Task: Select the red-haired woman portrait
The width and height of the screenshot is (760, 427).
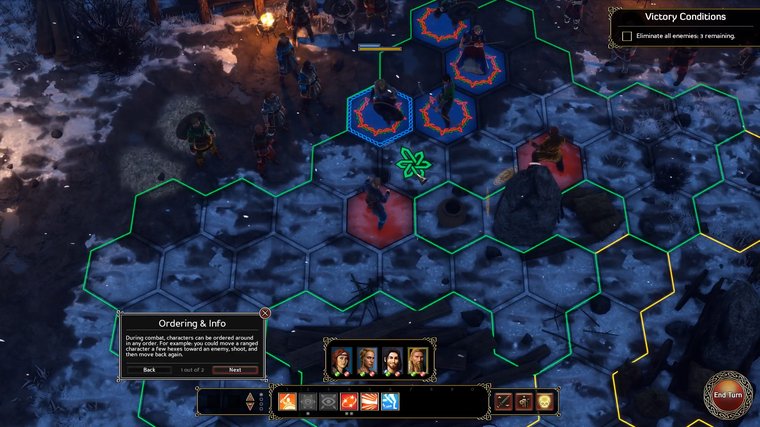Action: [x=340, y=360]
